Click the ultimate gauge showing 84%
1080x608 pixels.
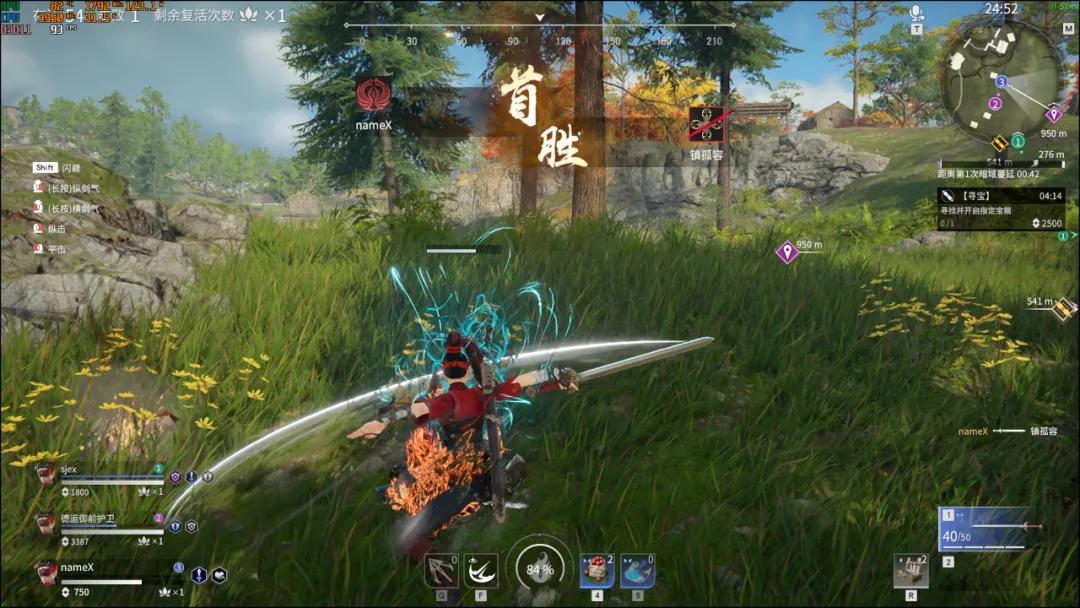tap(539, 570)
